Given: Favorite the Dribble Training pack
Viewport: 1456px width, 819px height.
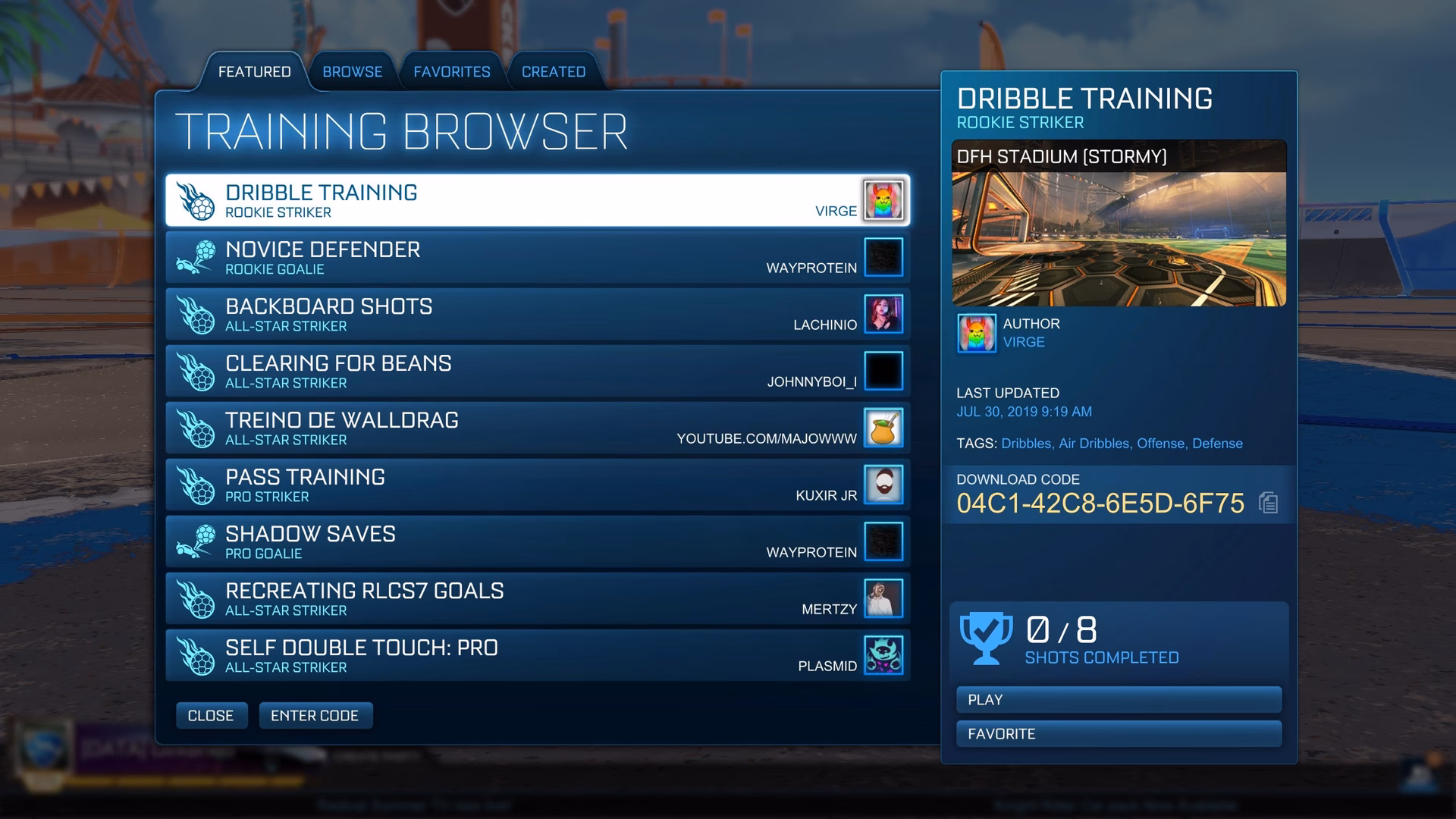Looking at the screenshot, I should tap(1118, 733).
